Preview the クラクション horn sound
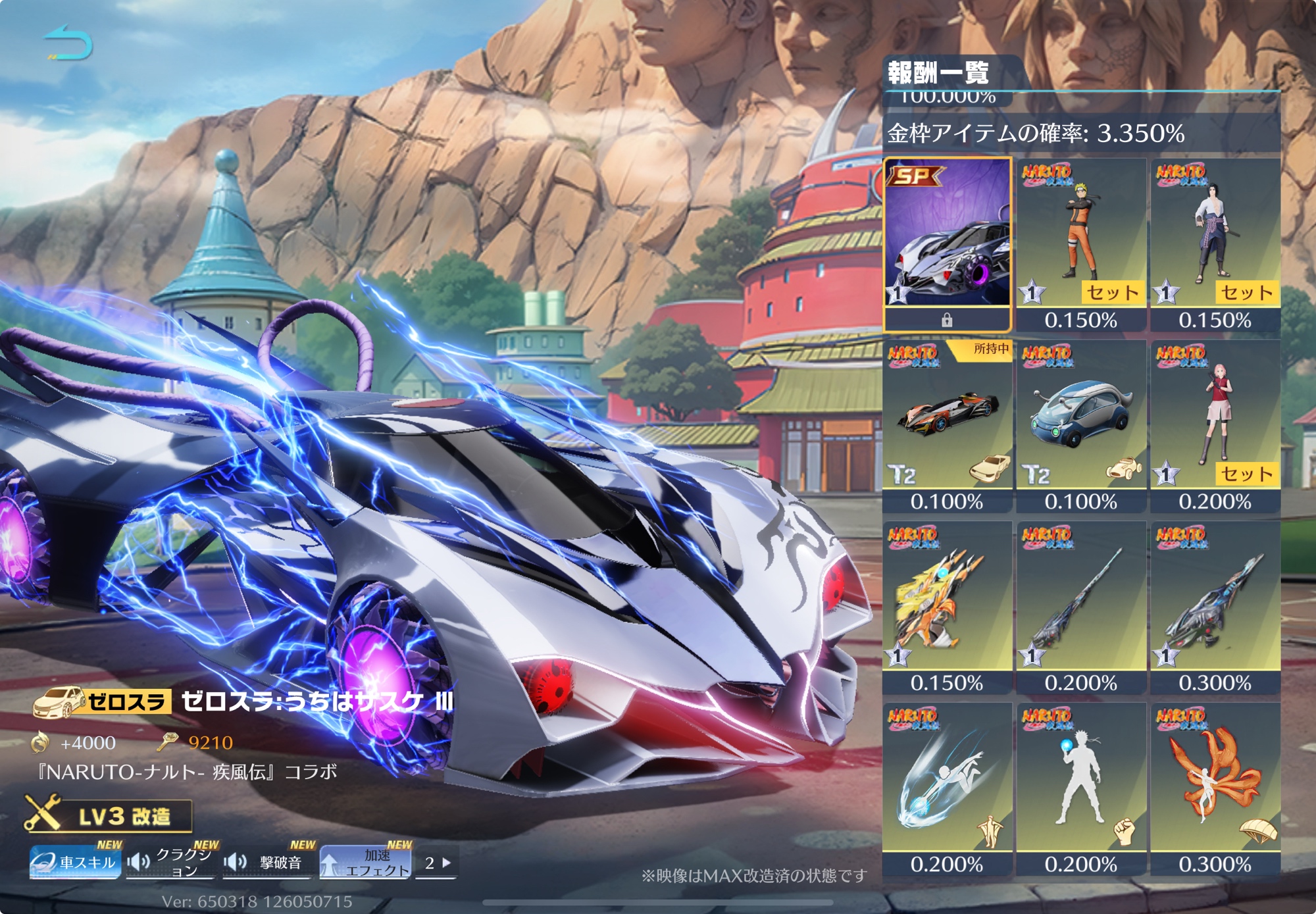 pyautogui.click(x=171, y=862)
